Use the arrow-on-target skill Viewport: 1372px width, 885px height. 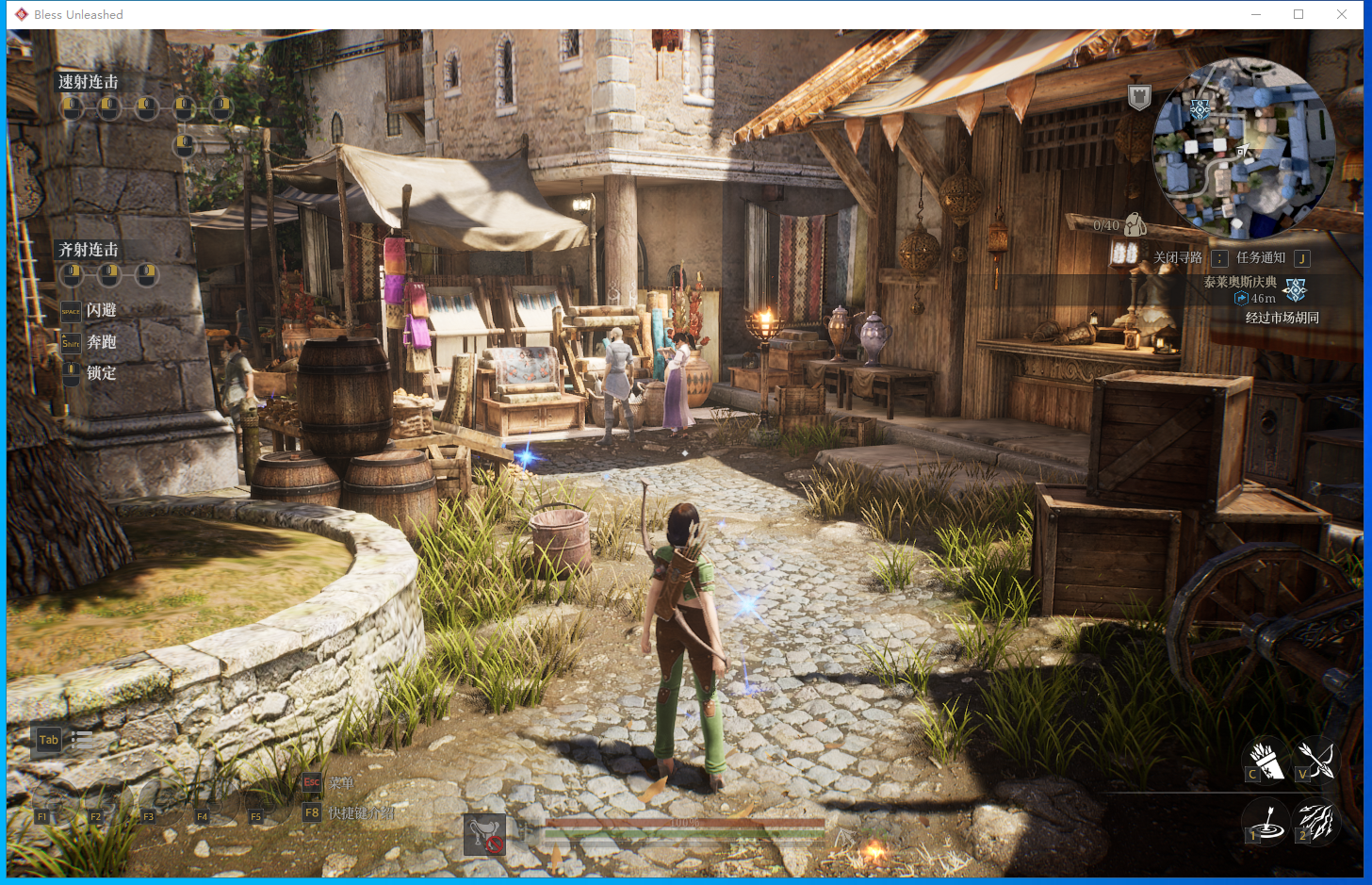[x=1266, y=822]
